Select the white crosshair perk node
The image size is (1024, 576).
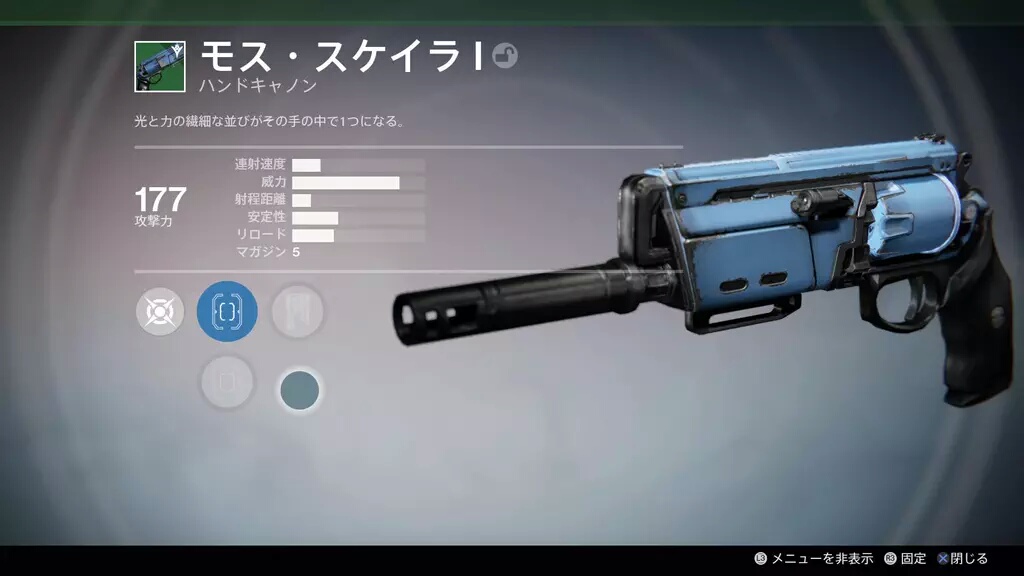(160, 312)
